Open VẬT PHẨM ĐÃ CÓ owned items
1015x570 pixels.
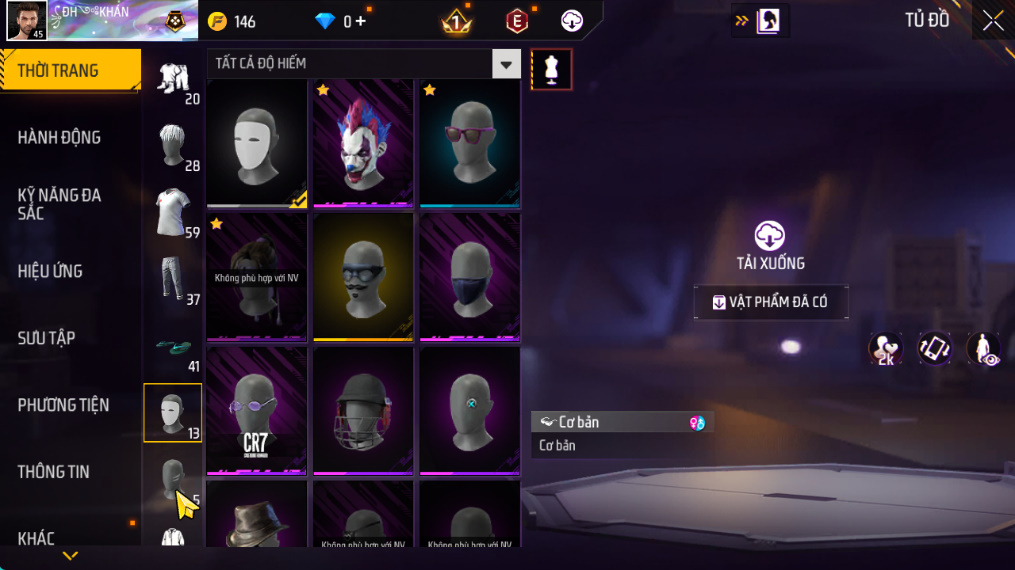(771, 302)
